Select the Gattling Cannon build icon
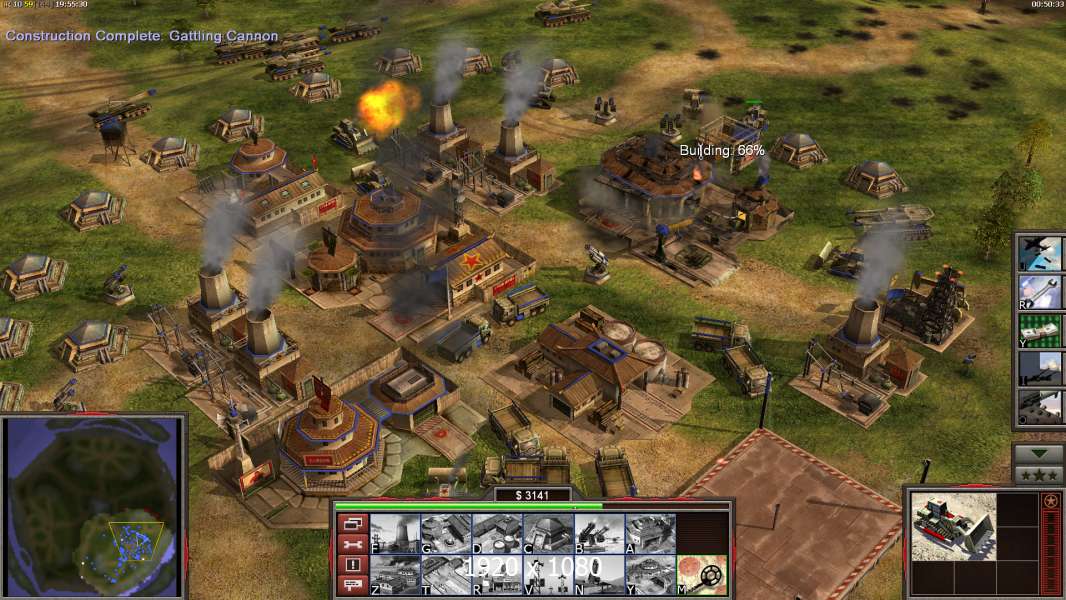This screenshot has width=1066, height=600. pyautogui.click(x=599, y=533)
